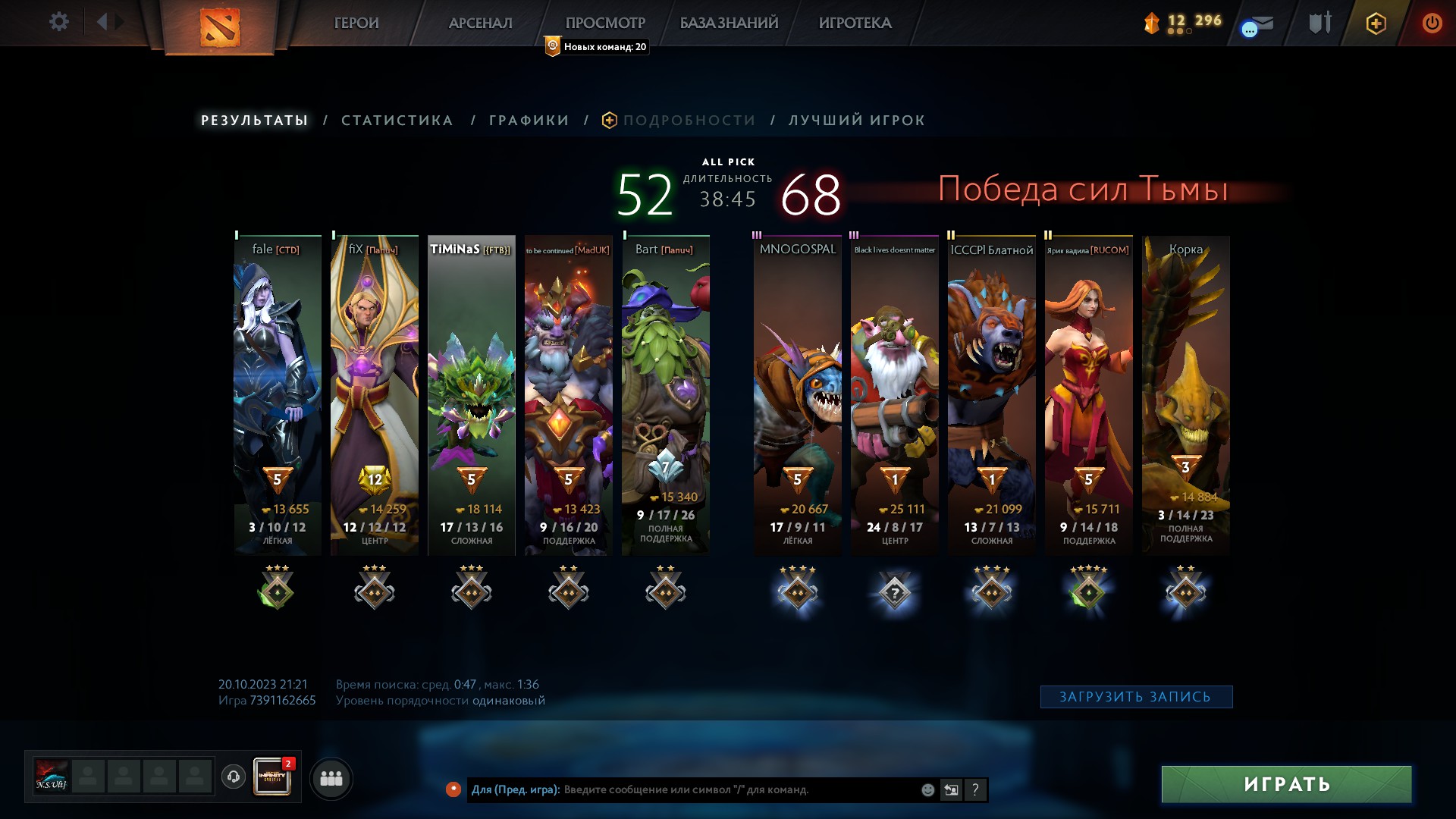This screenshot has height=819, width=1456.
Task: Open the ПОДРОБНОСТИ tab
Action: coord(687,120)
